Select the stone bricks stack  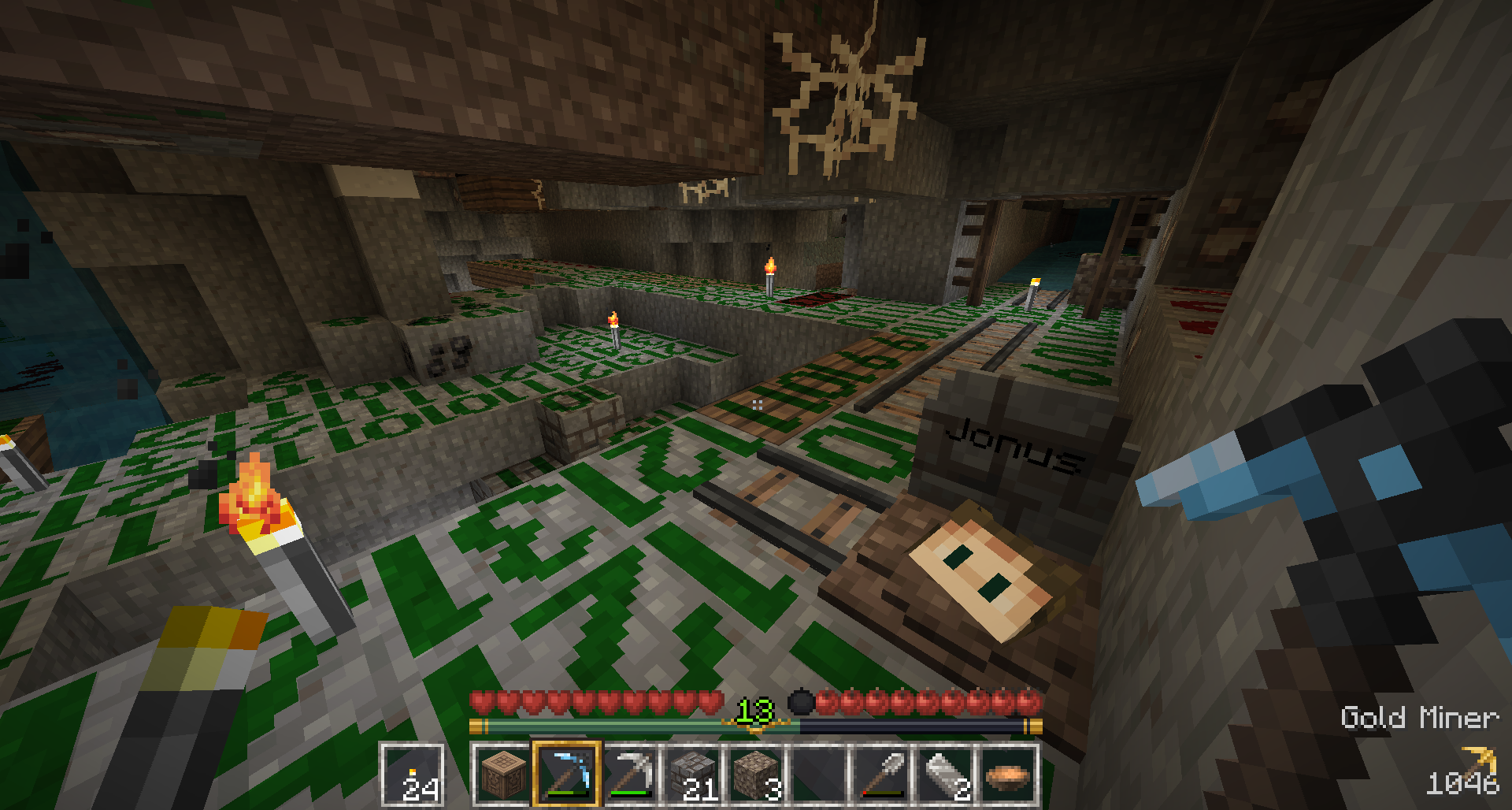[693, 775]
